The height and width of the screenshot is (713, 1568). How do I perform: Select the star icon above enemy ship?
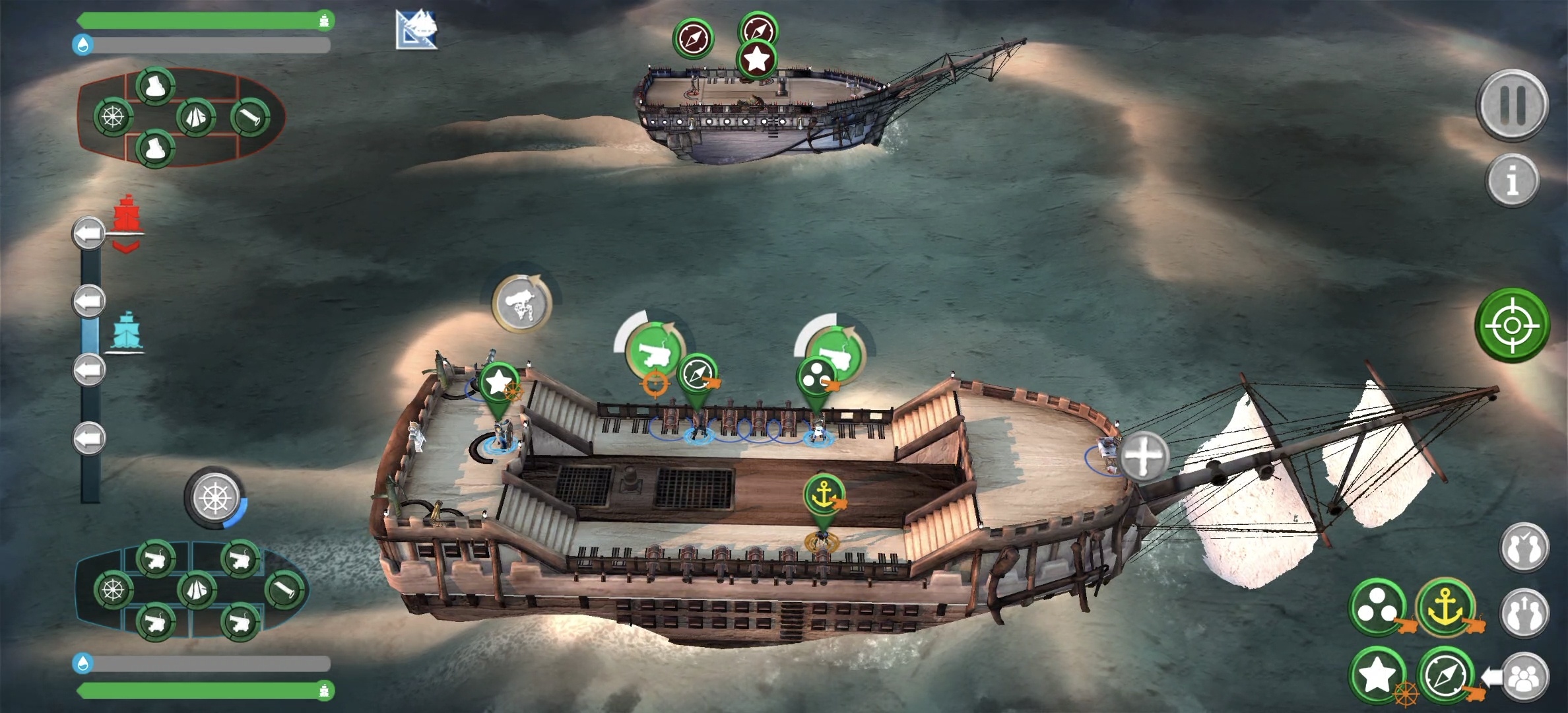point(756,60)
